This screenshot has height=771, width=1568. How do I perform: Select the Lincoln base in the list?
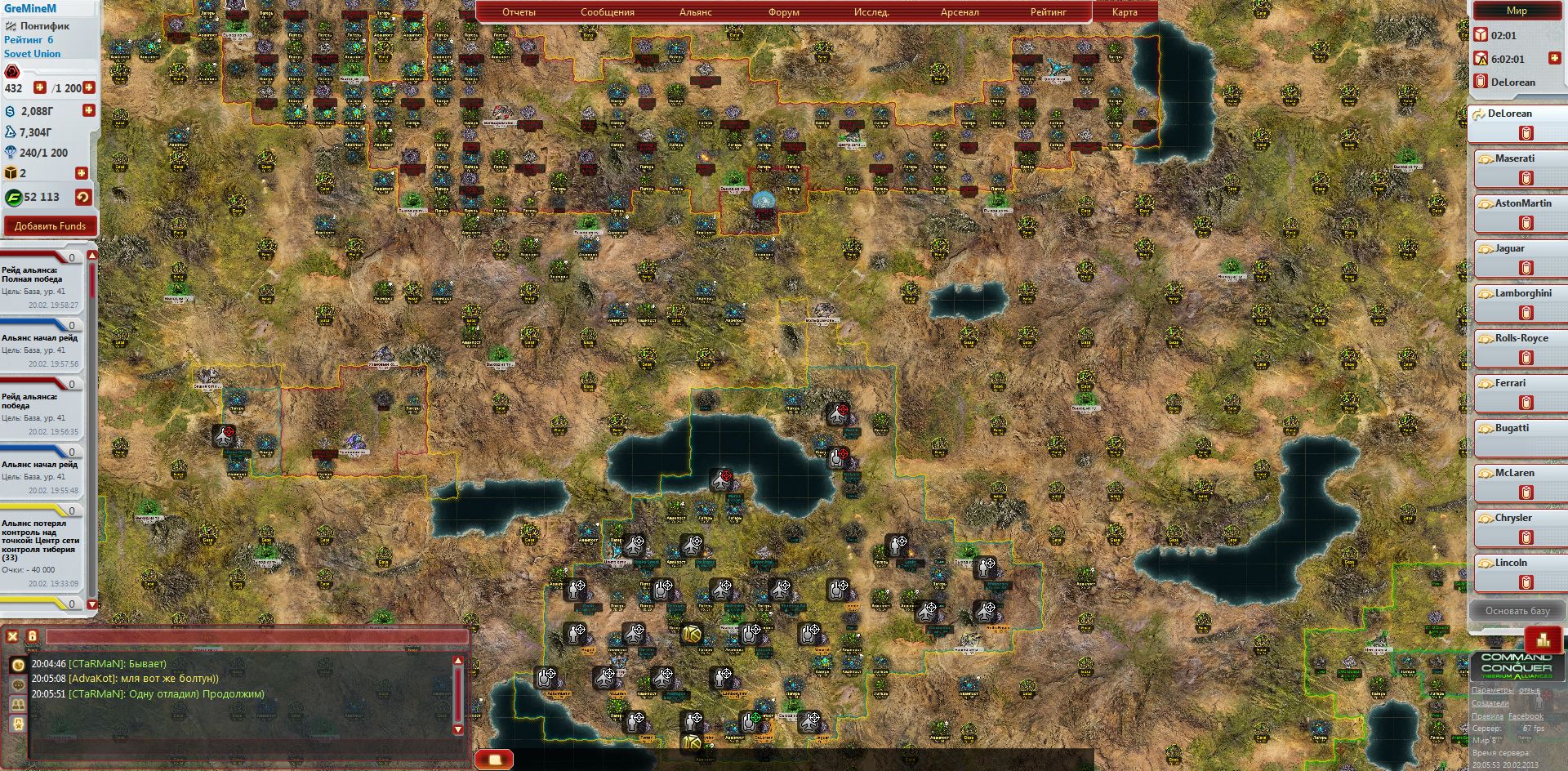pyautogui.click(x=1511, y=564)
